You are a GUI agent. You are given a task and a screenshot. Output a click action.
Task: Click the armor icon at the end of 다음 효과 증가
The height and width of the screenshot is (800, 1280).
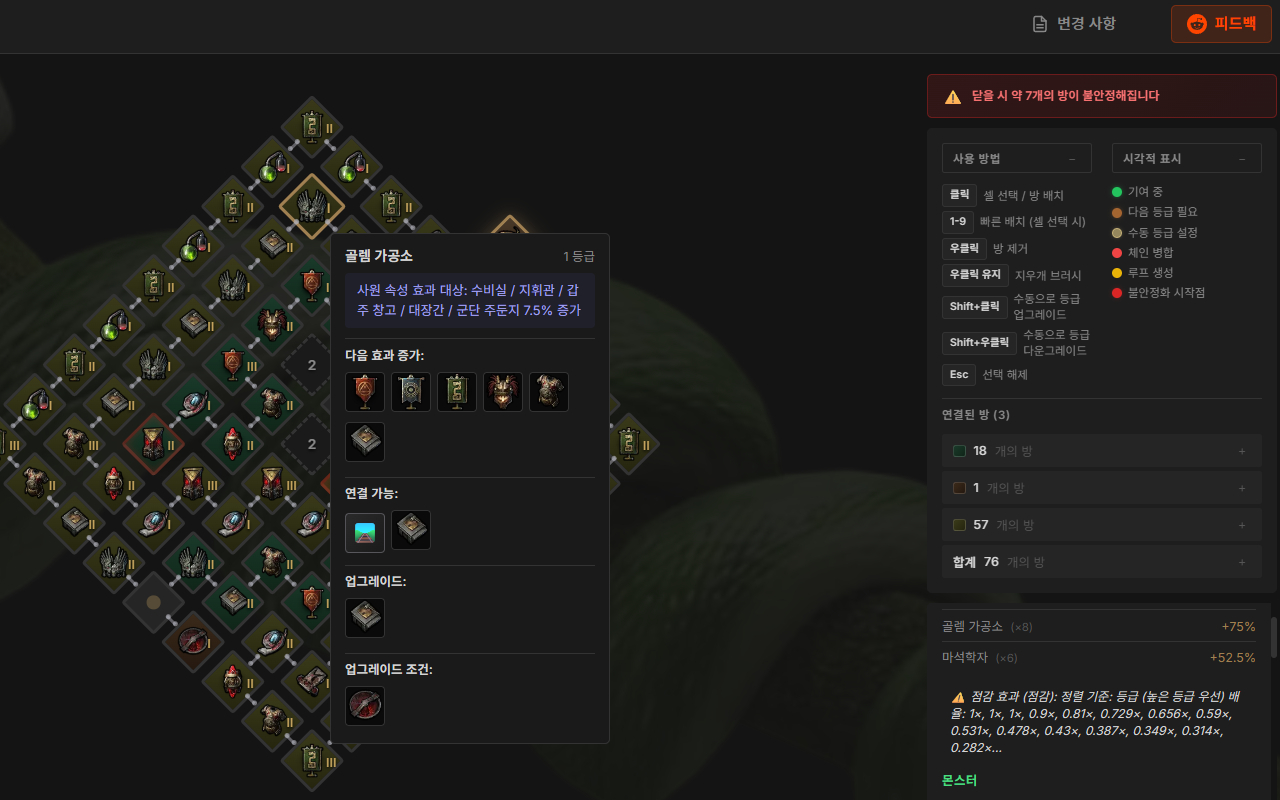[x=549, y=391]
